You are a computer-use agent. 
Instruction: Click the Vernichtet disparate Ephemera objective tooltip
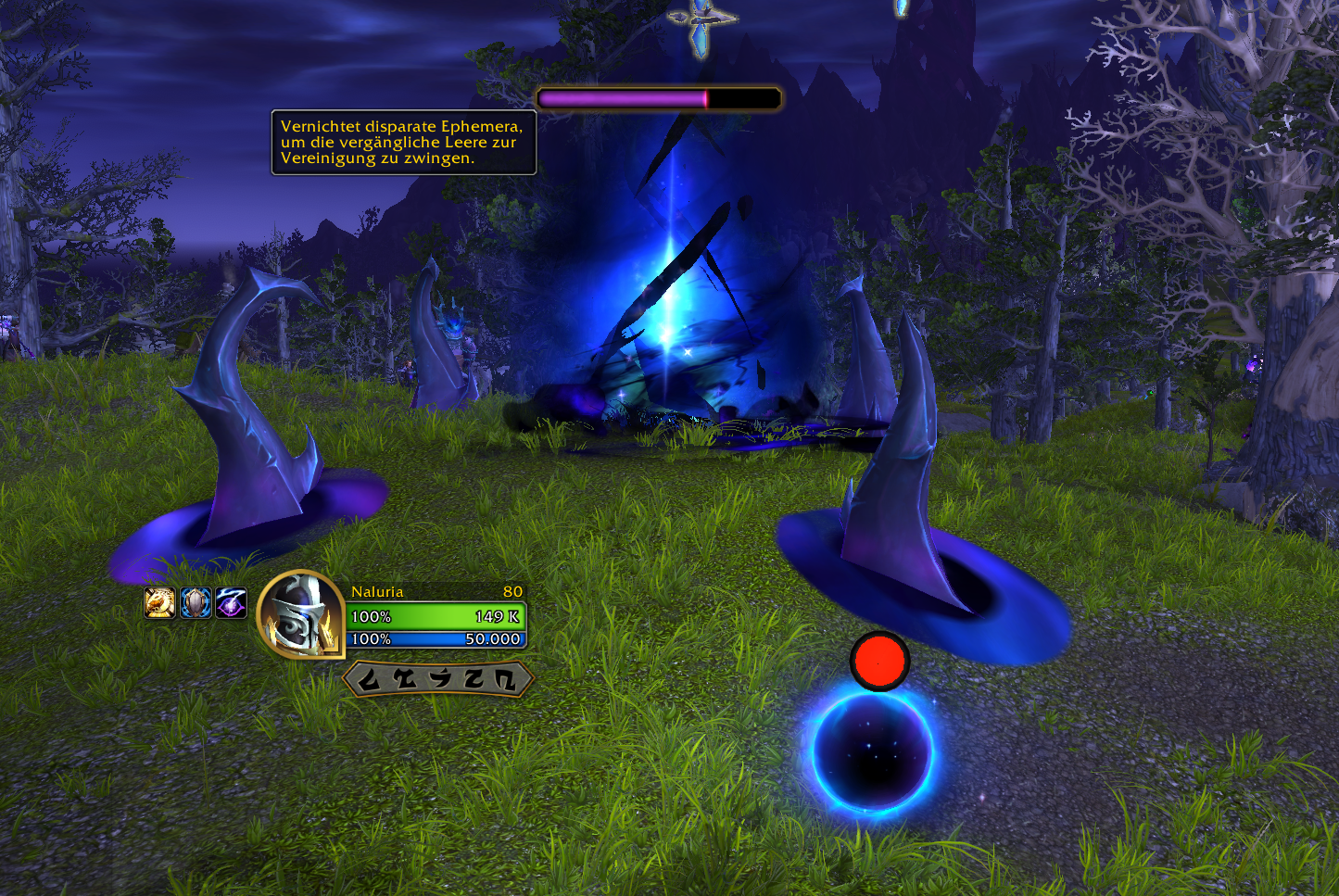(x=403, y=143)
